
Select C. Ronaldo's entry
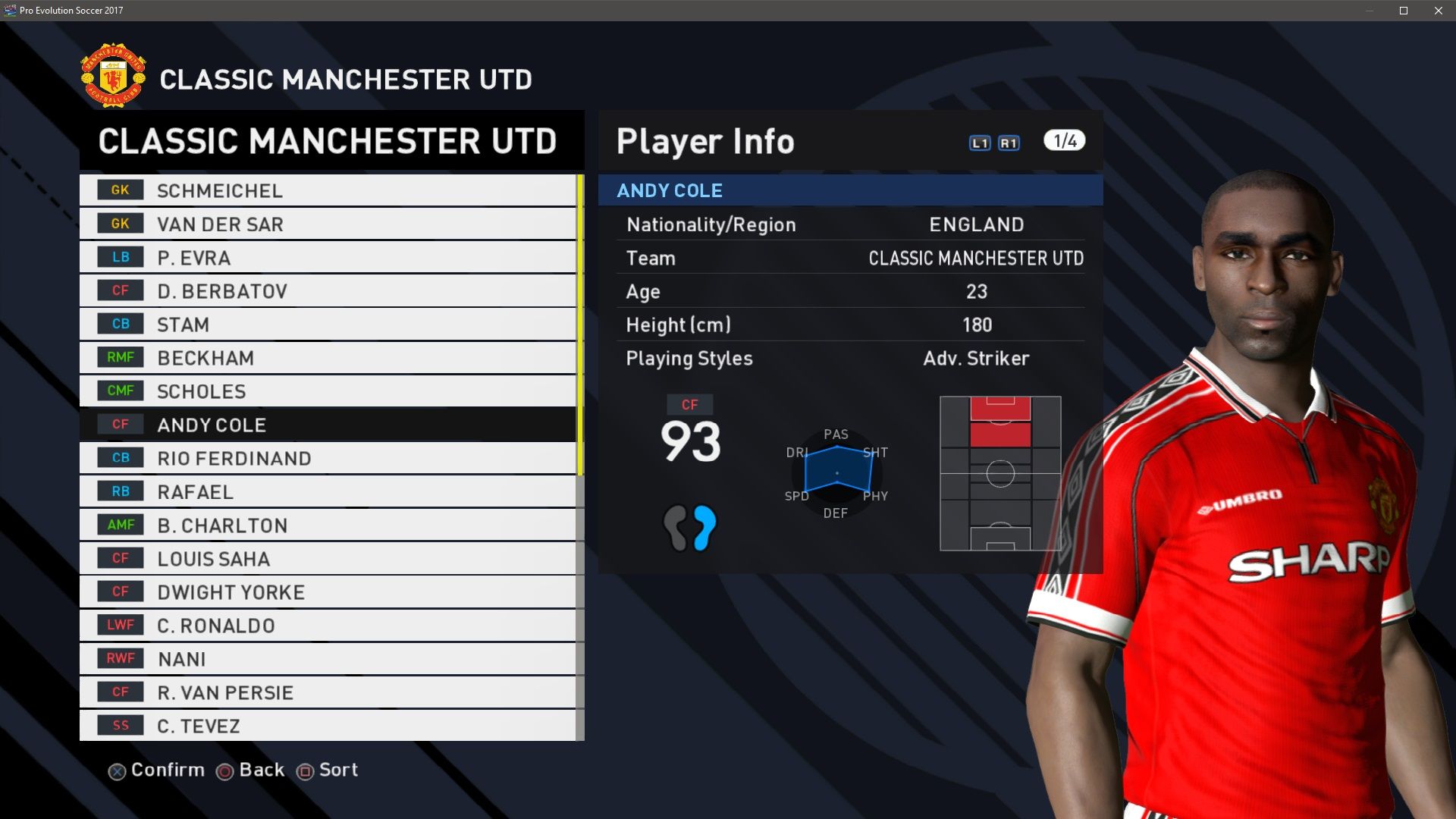pos(328,625)
